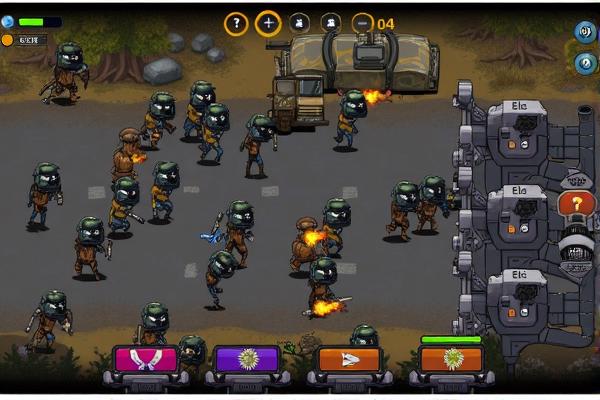Screen dimensions: 600x400
Task: Click the circled minus button
Action: tap(362, 23)
